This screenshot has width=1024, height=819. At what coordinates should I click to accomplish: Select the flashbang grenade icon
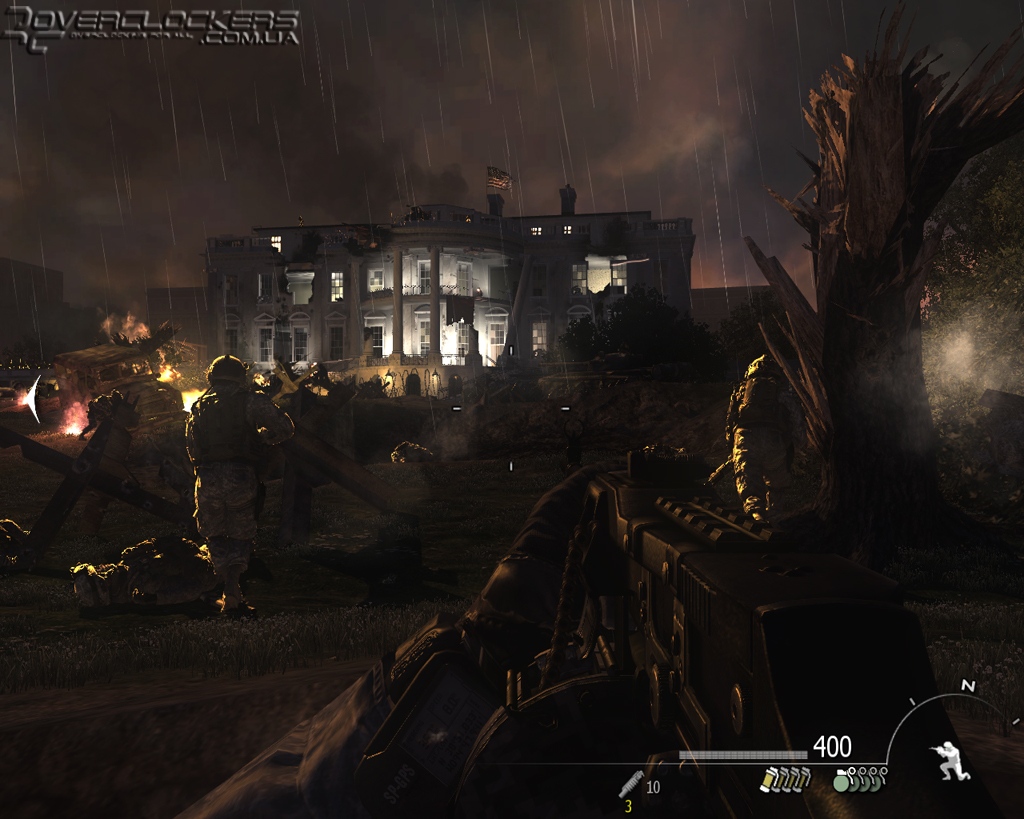[x=768, y=779]
